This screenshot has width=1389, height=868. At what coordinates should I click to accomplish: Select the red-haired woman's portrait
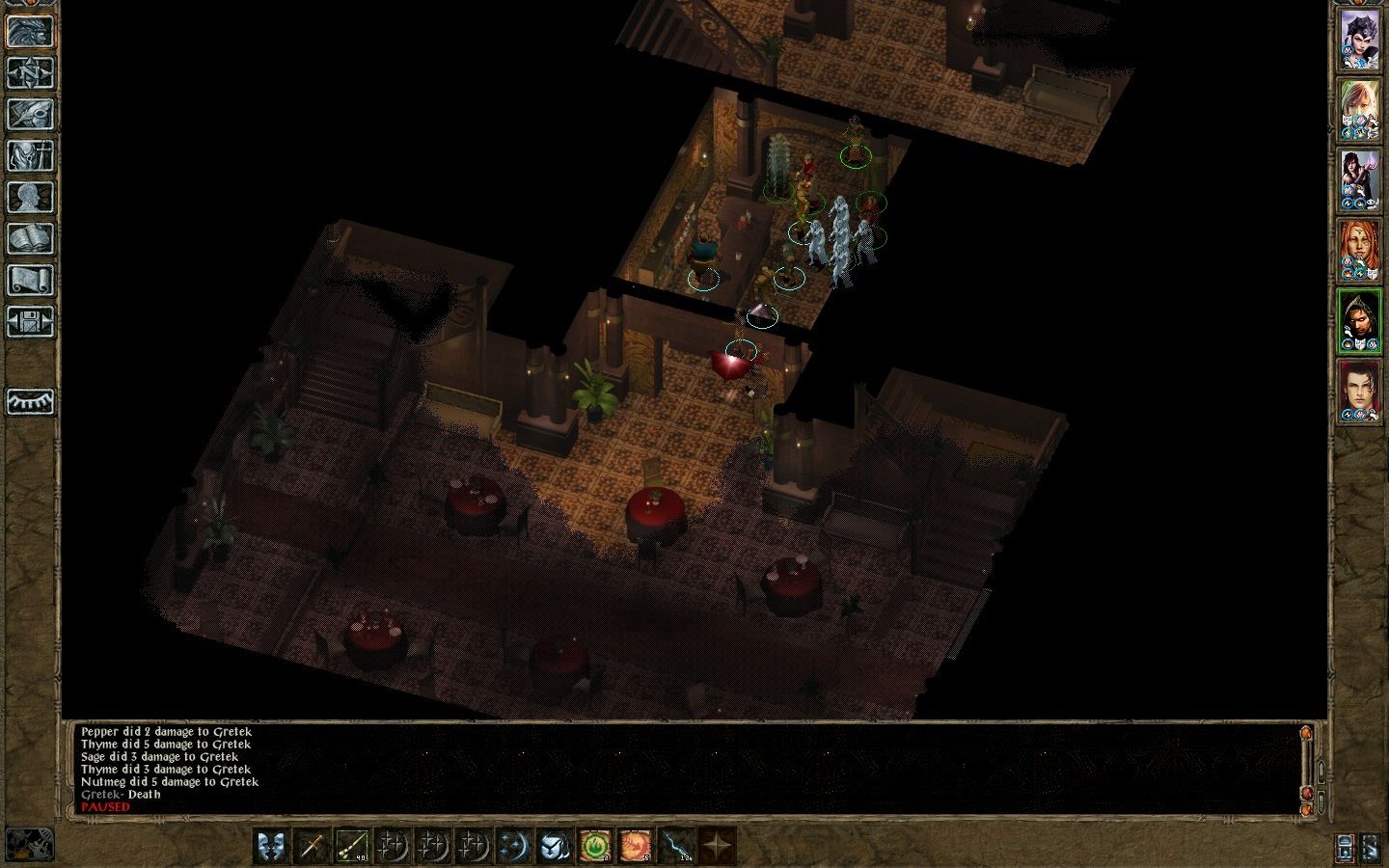1359,251
